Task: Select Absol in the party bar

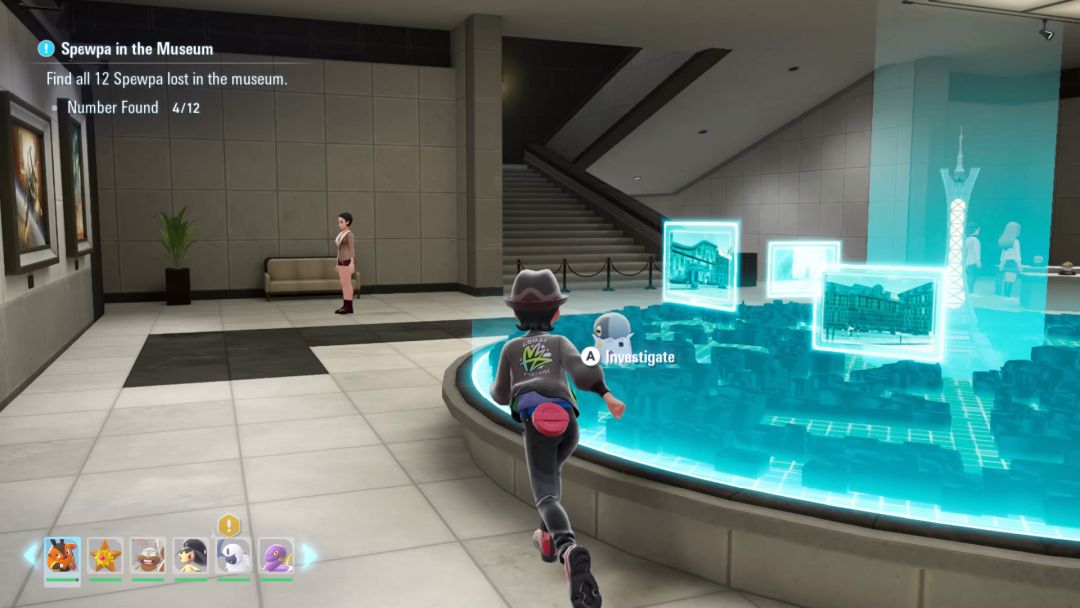Action: tap(233, 556)
